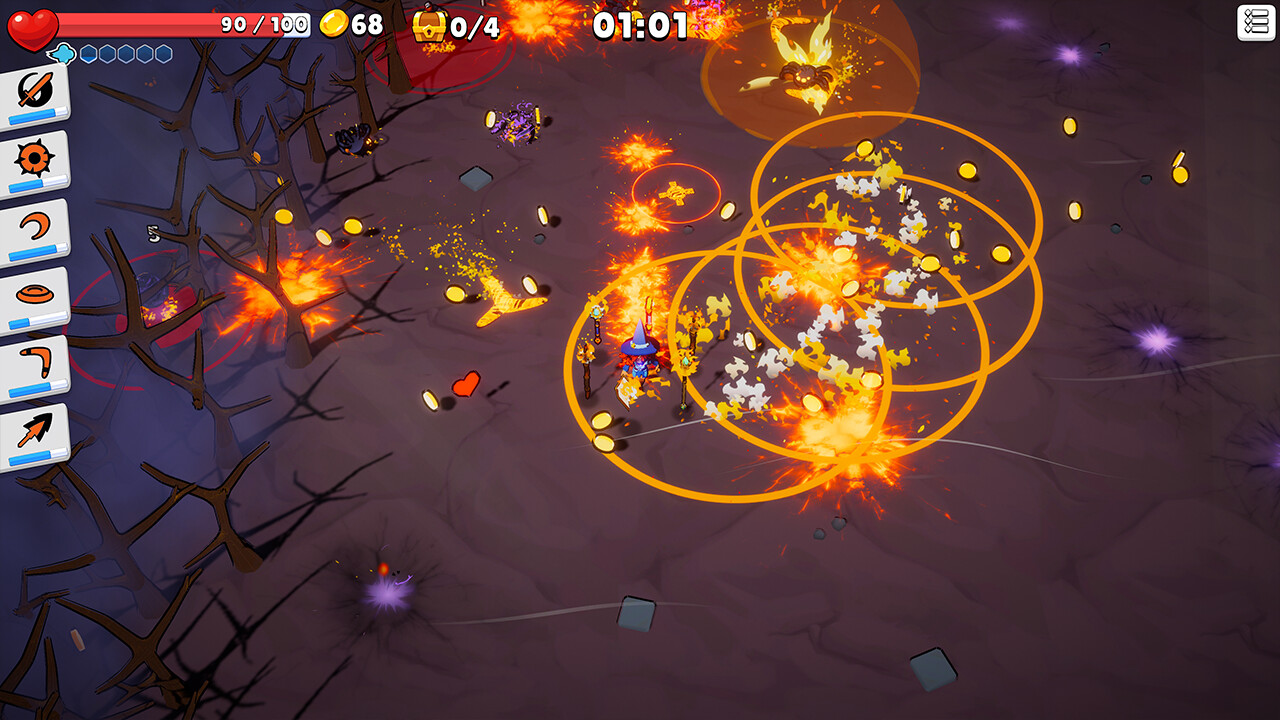Activate the orange arrow ability icon
The height and width of the screenshot is (720, 1280).
point(35,432)
